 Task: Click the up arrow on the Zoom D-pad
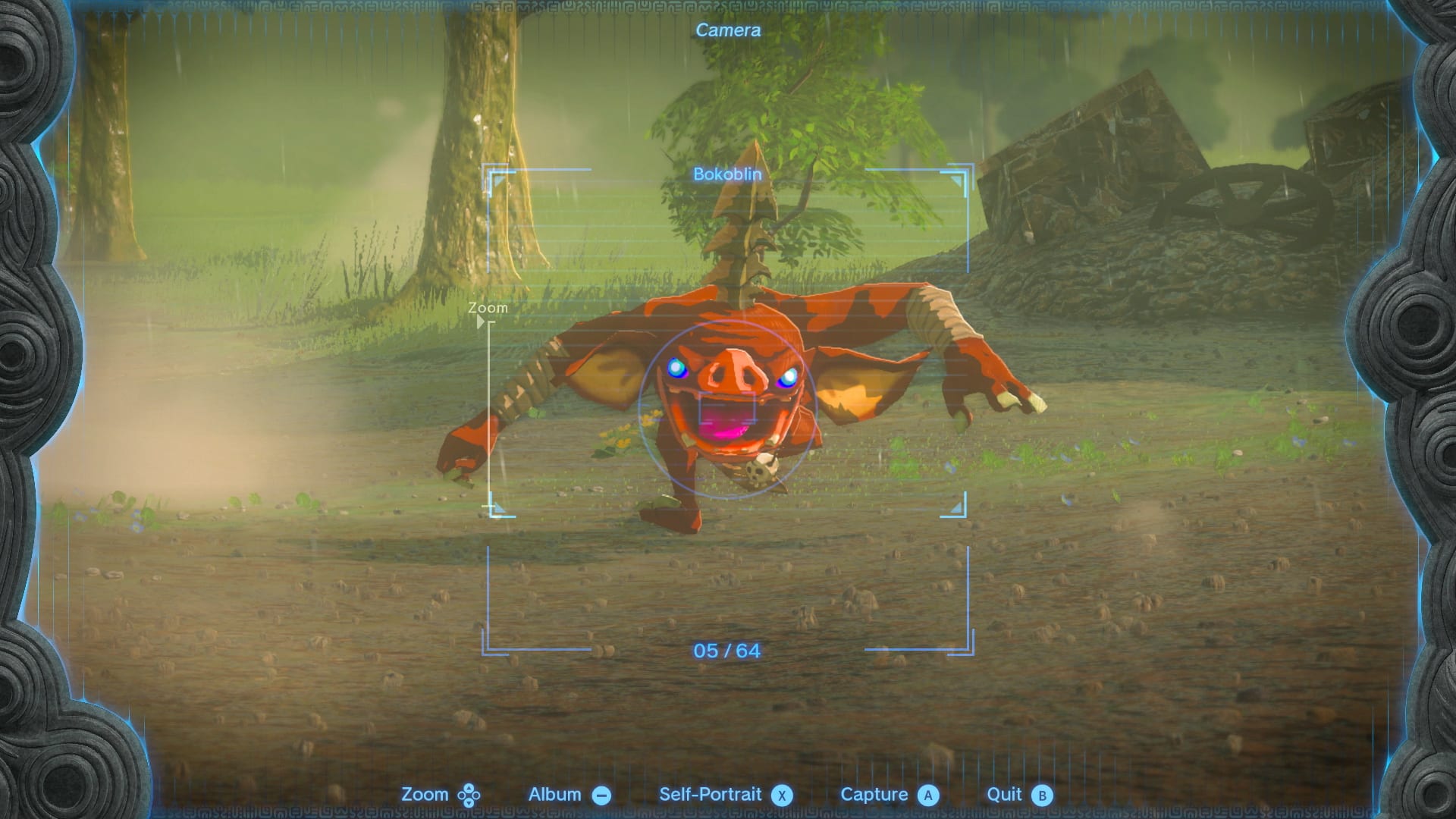pos(470,787)
